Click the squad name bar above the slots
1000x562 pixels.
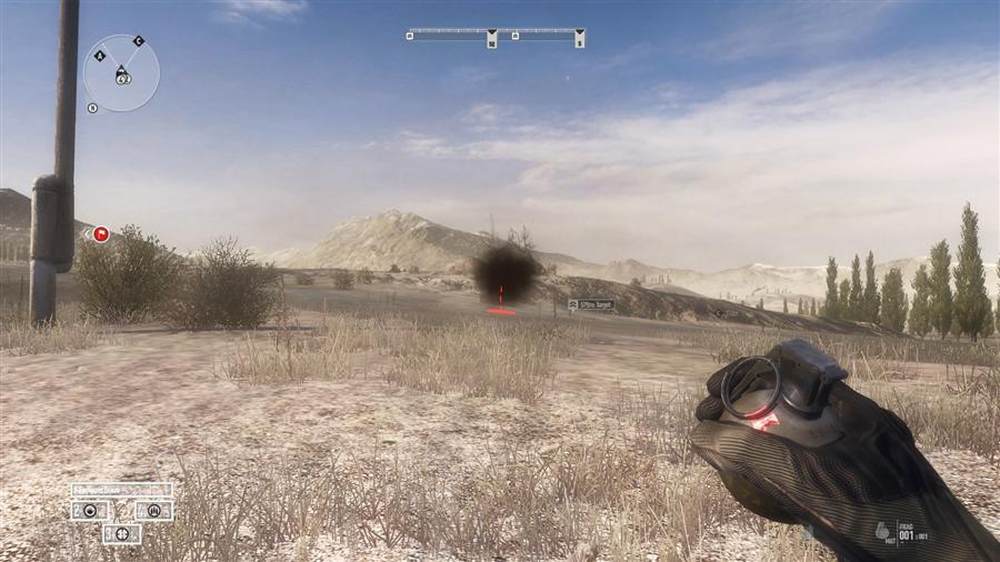pyautogui.click(x=121, y=490)
